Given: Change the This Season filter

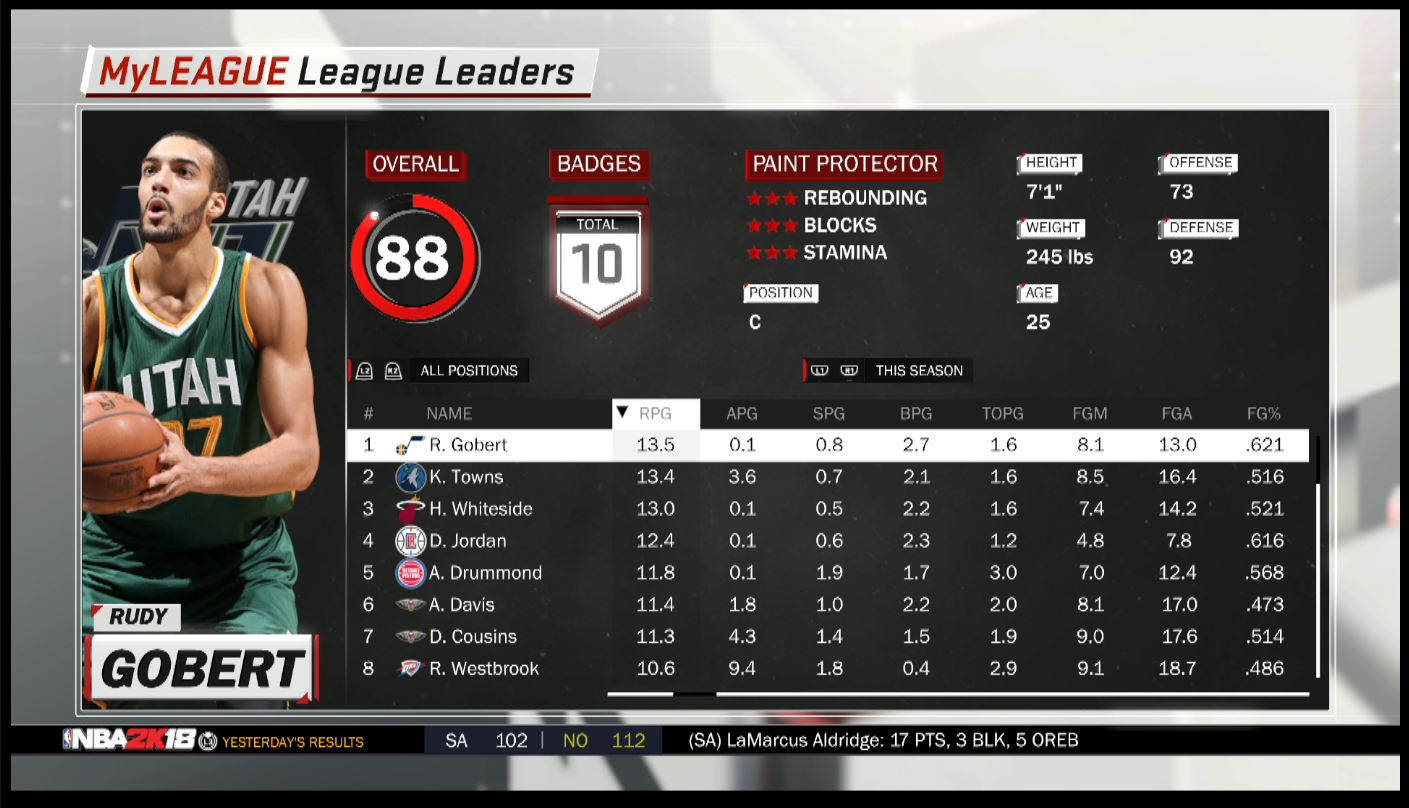Looking at the screenshot, I should coord(918,371).
